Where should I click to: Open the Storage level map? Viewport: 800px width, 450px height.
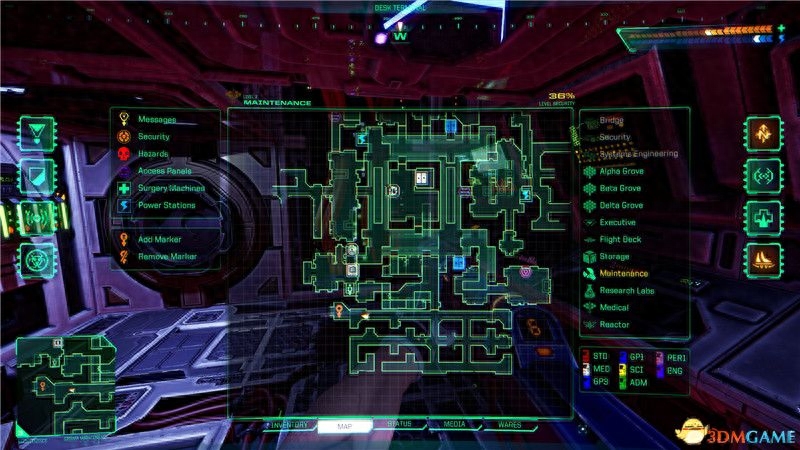pos(614,256)
